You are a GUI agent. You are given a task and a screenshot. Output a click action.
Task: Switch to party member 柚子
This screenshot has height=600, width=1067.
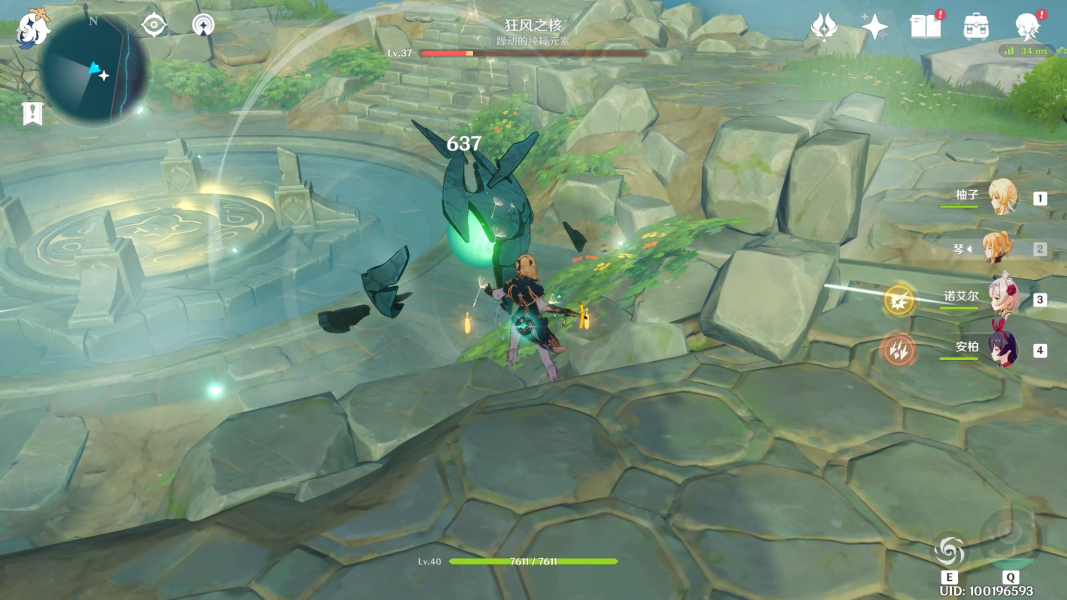click(1000, 198)
